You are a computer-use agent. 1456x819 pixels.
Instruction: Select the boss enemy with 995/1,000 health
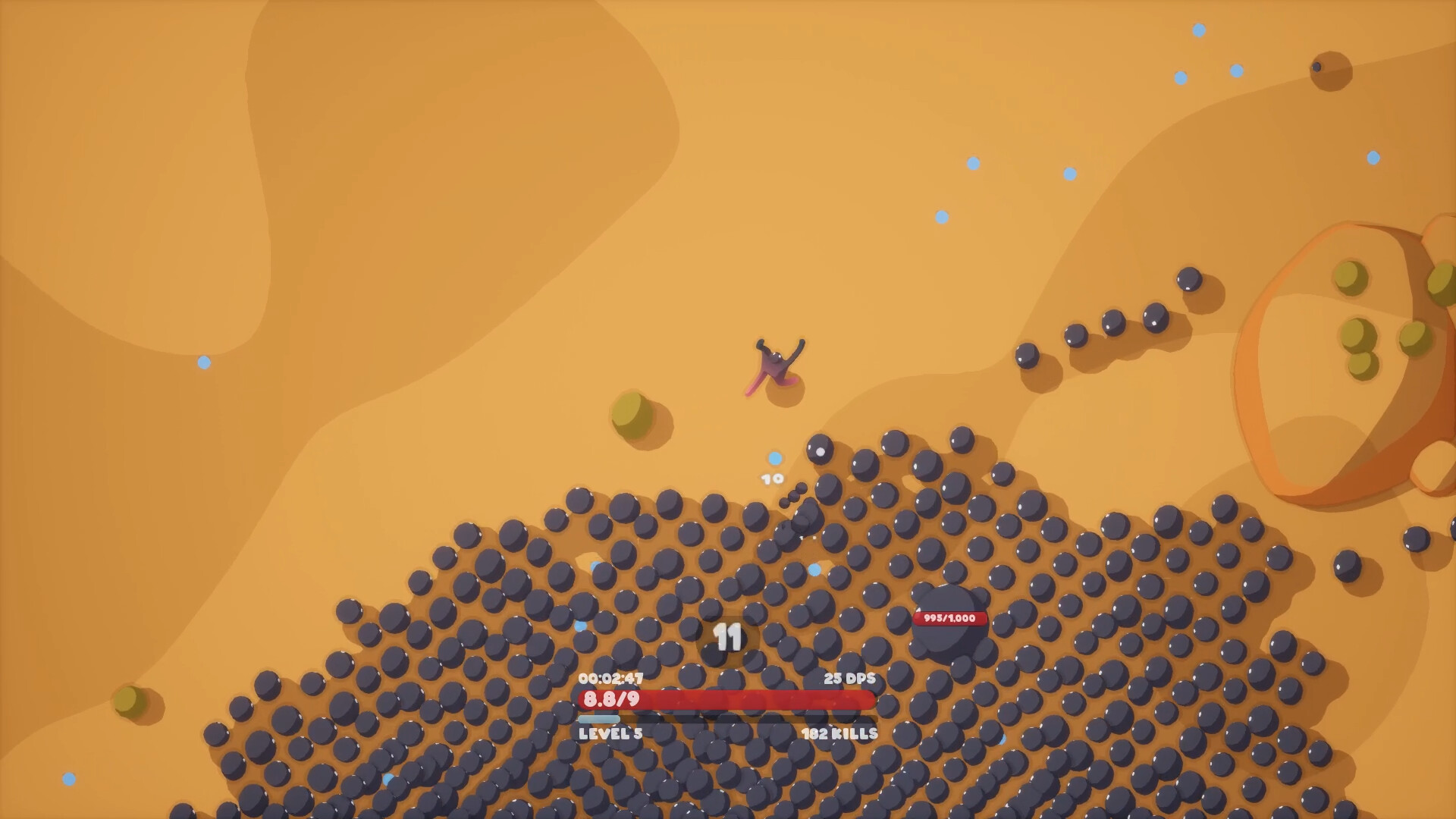pos(949,645)
